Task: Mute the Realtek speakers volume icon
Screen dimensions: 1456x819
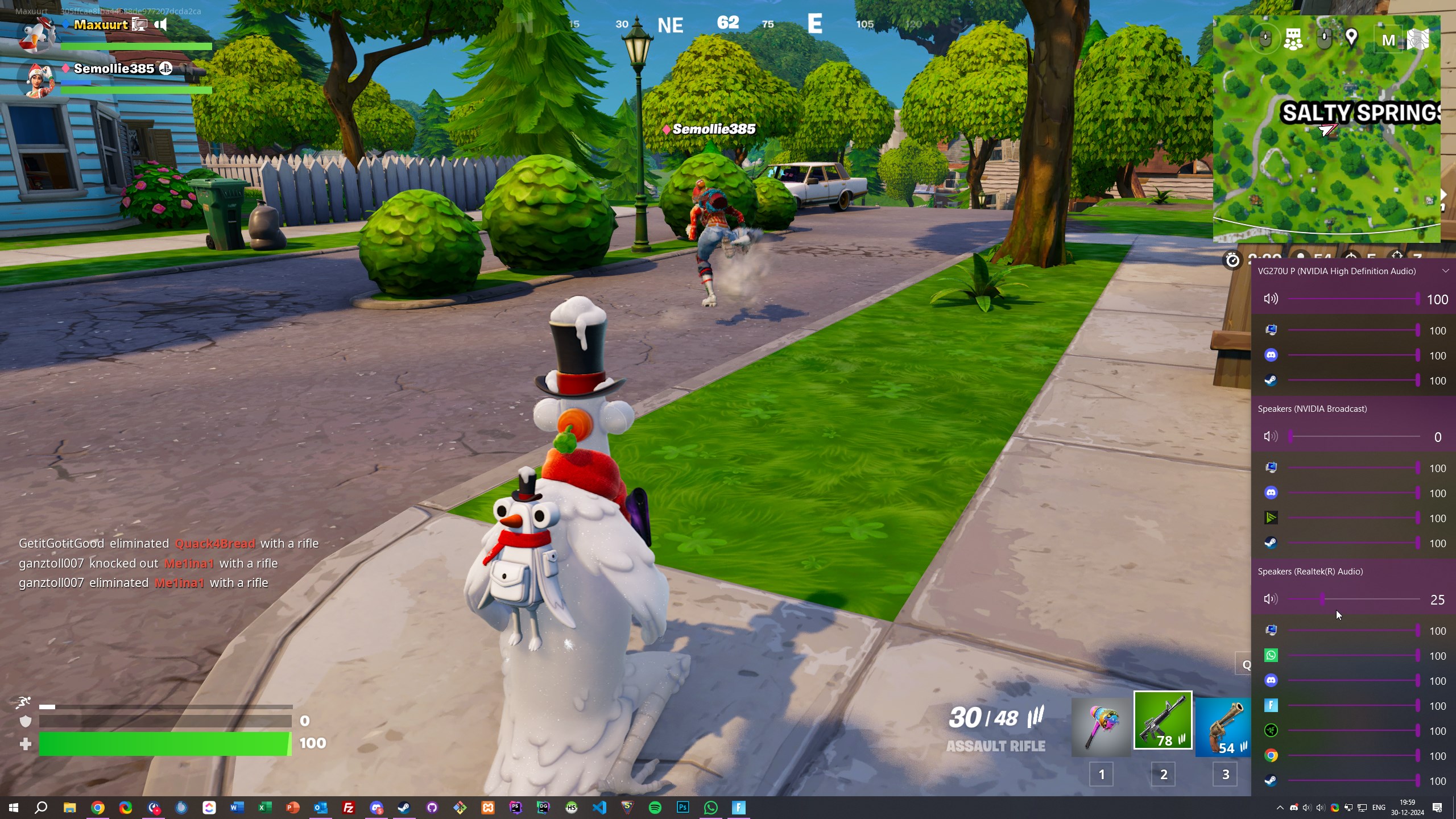Action: [x=1271, y=599]
